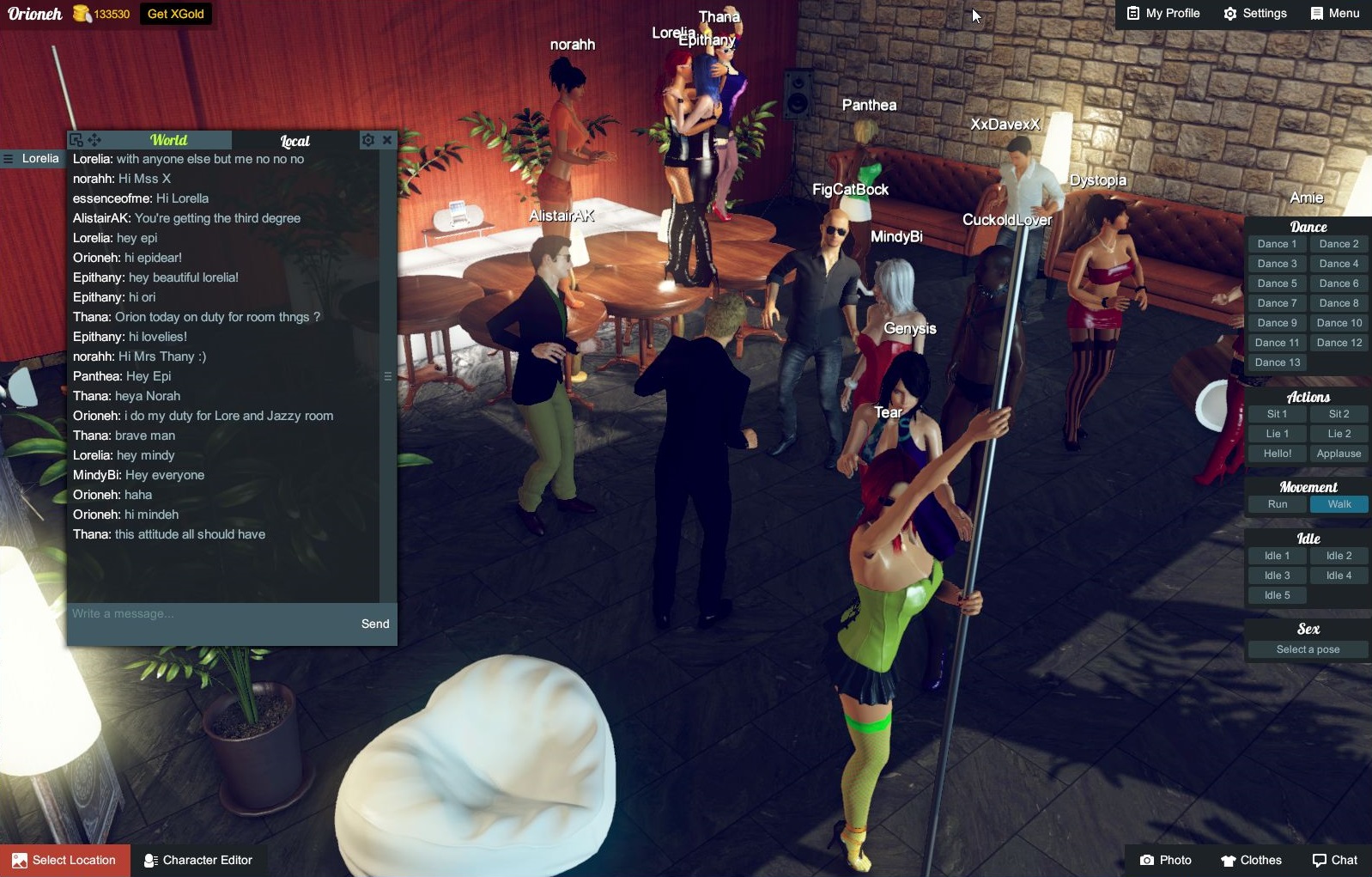
Task: Switch to the World chat tab
Action: 169,139
